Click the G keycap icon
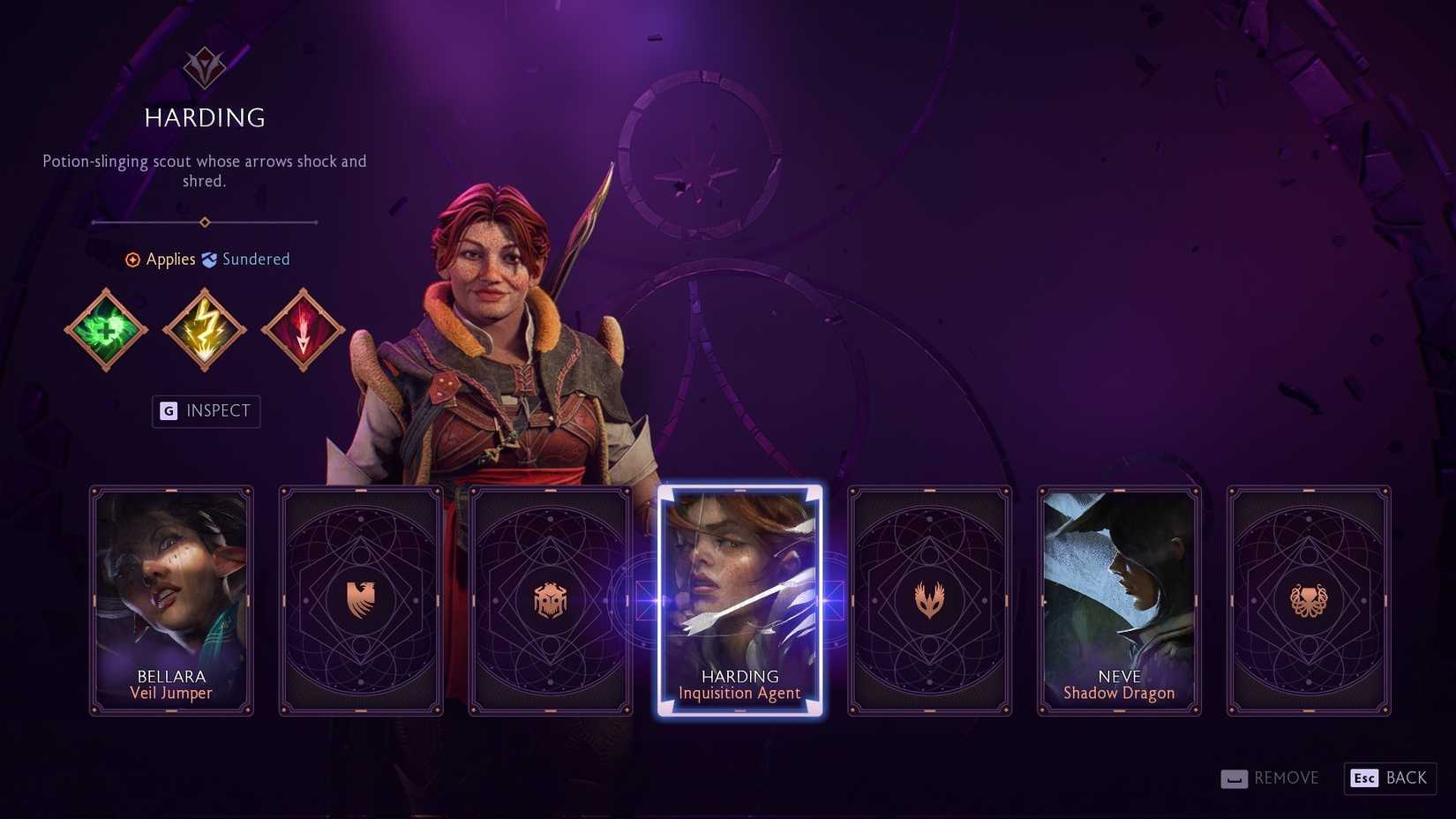Image resolution: width=1456 pixels, height=819 pixels. tap(167, 411)
